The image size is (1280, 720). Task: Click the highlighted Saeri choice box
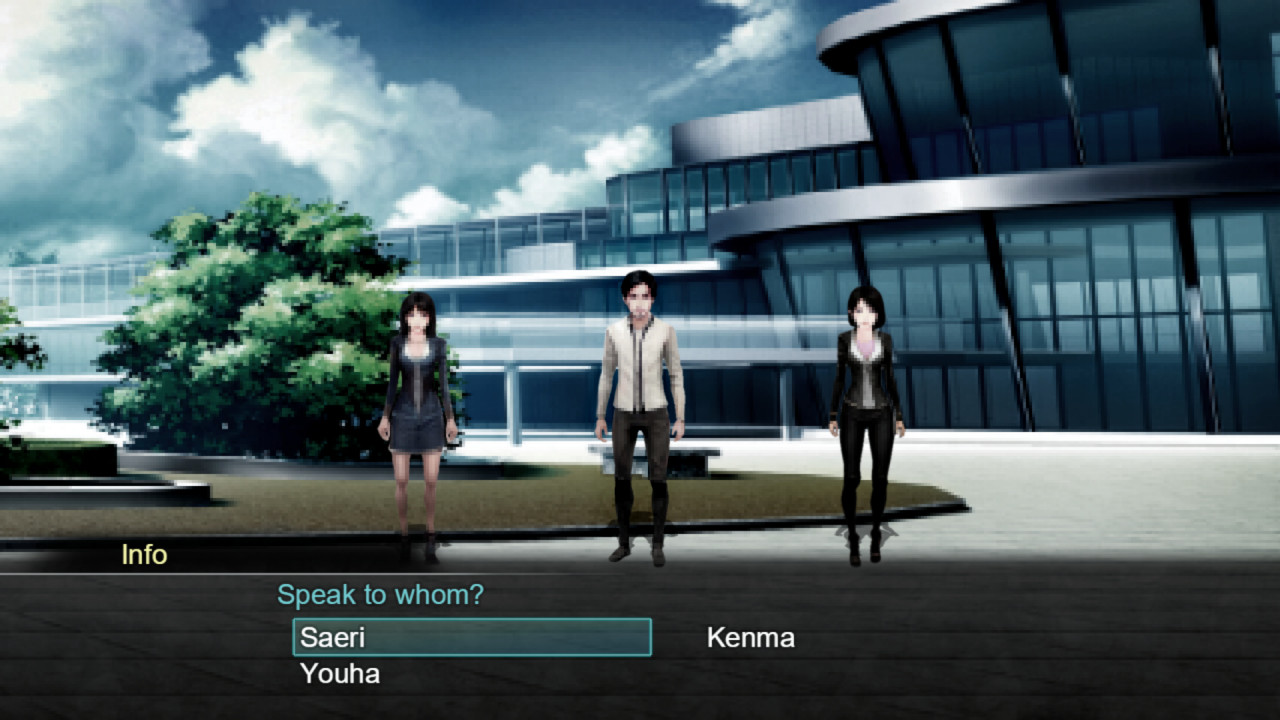coord(470,638)
